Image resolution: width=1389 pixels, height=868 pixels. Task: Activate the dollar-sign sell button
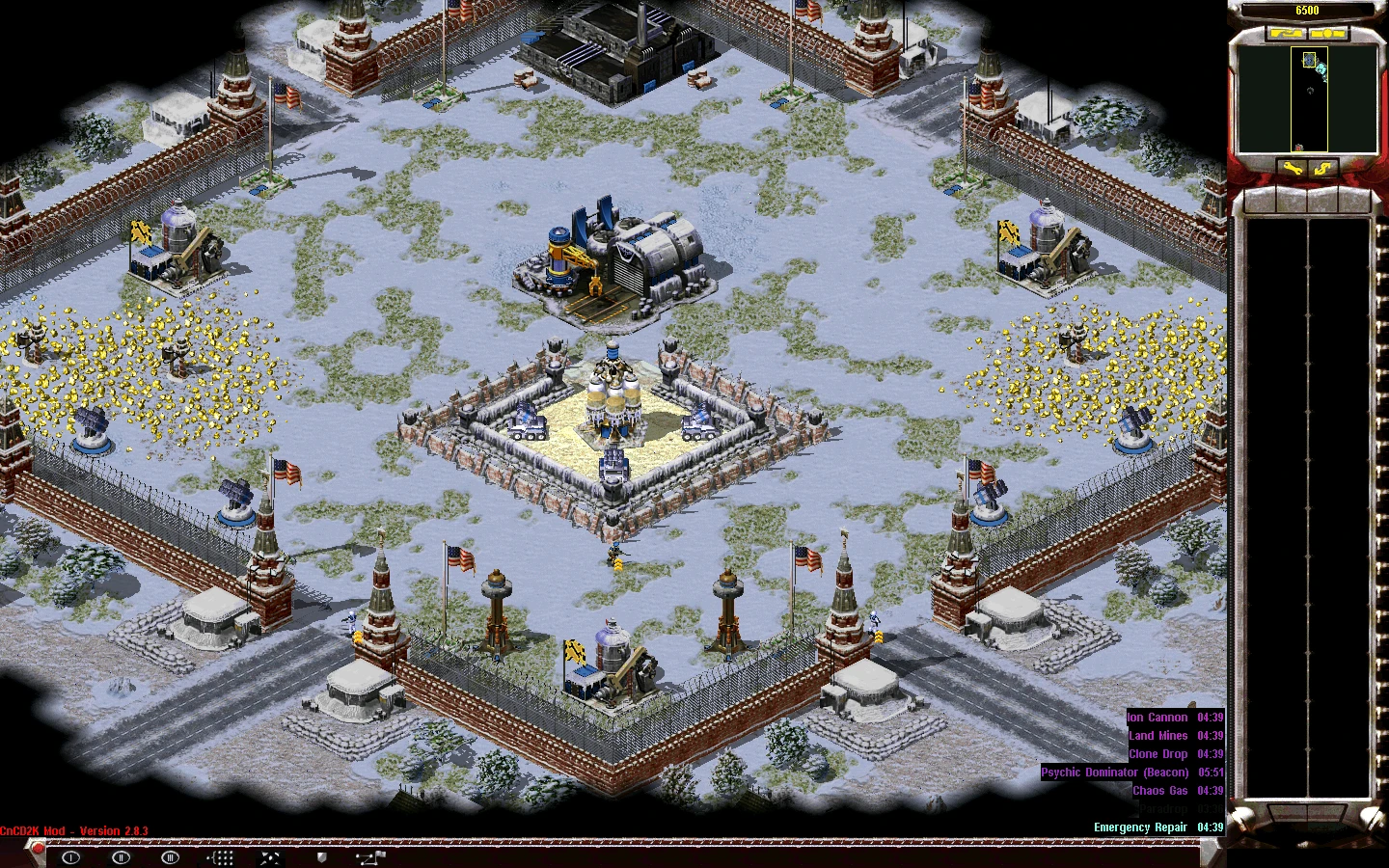(1323, 170)
